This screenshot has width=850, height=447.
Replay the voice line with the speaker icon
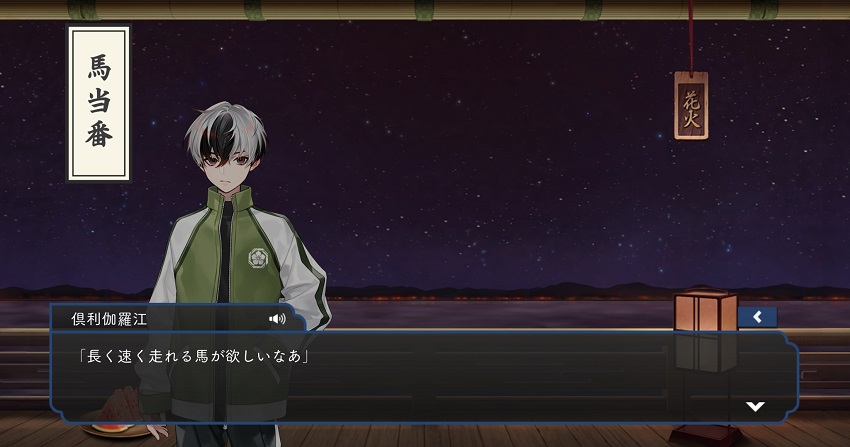pyautogui.click(x=277, y=319)
